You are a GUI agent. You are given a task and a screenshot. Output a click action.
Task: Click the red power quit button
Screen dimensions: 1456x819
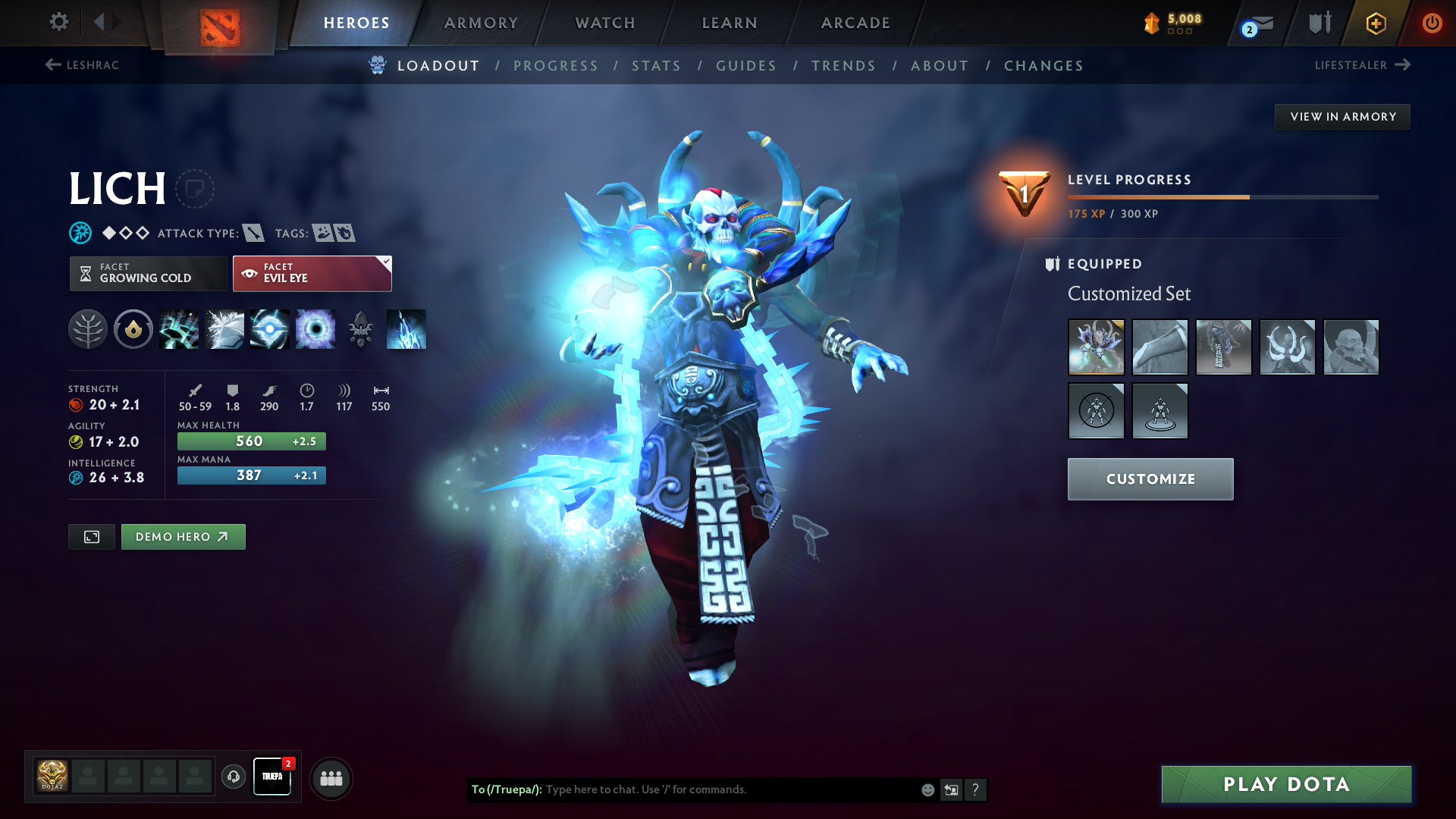(1432, 23)
